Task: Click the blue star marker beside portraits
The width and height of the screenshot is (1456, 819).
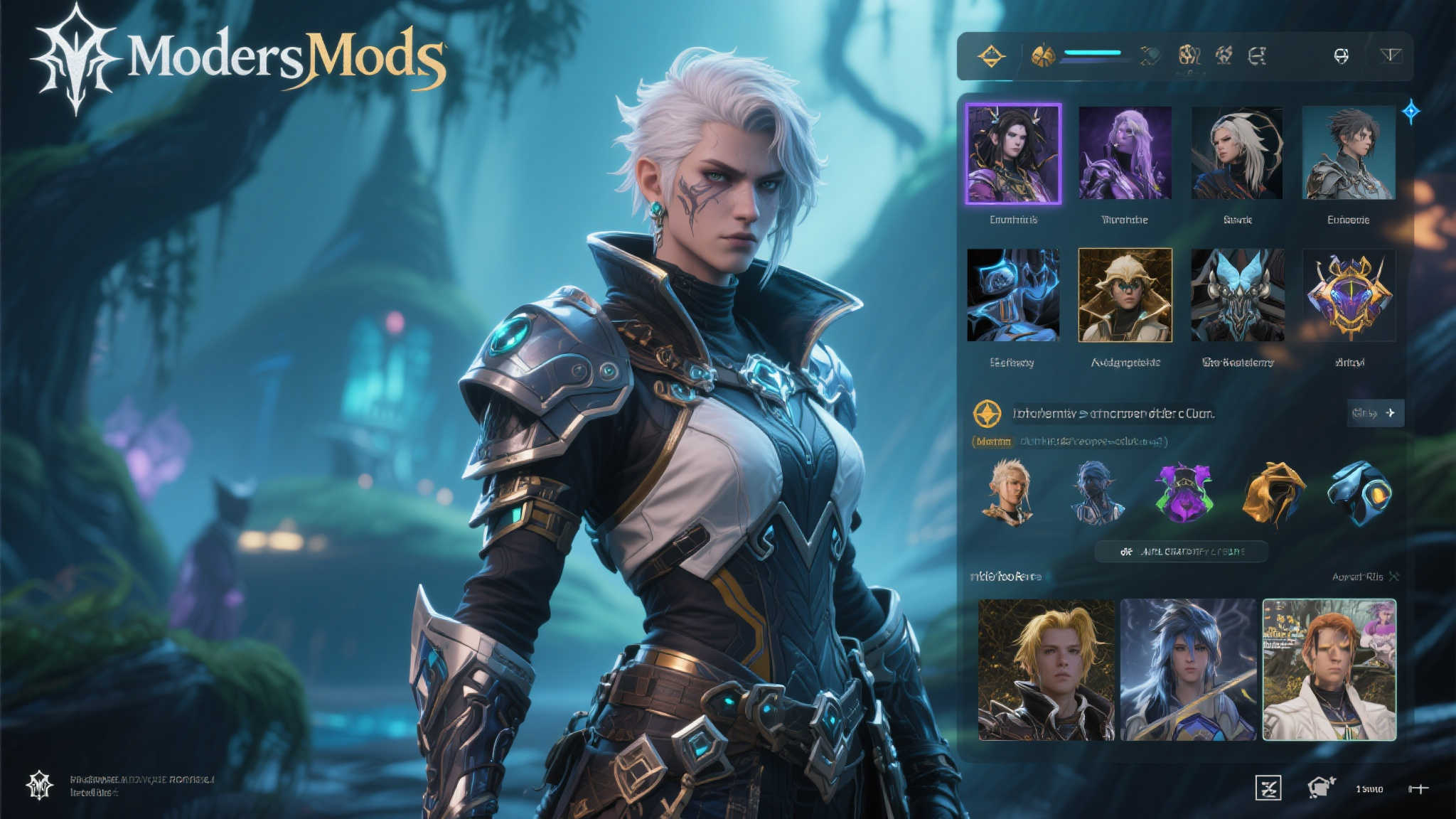Action: click(x=1411, y=112)
